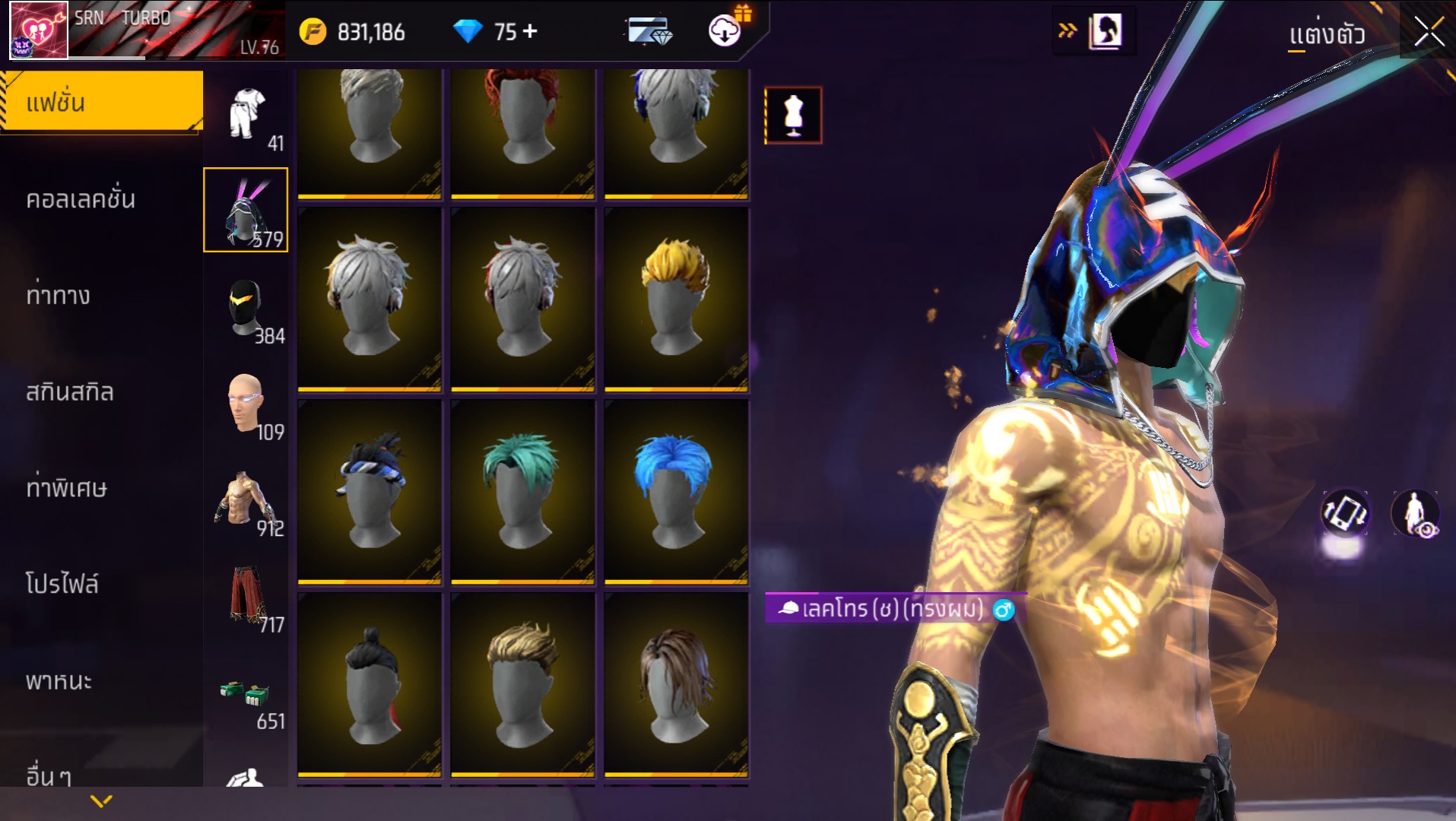Open the ท่าทาง emotes tab
This screenshot has height=821, width=1456.
click(x=59, y=295)
